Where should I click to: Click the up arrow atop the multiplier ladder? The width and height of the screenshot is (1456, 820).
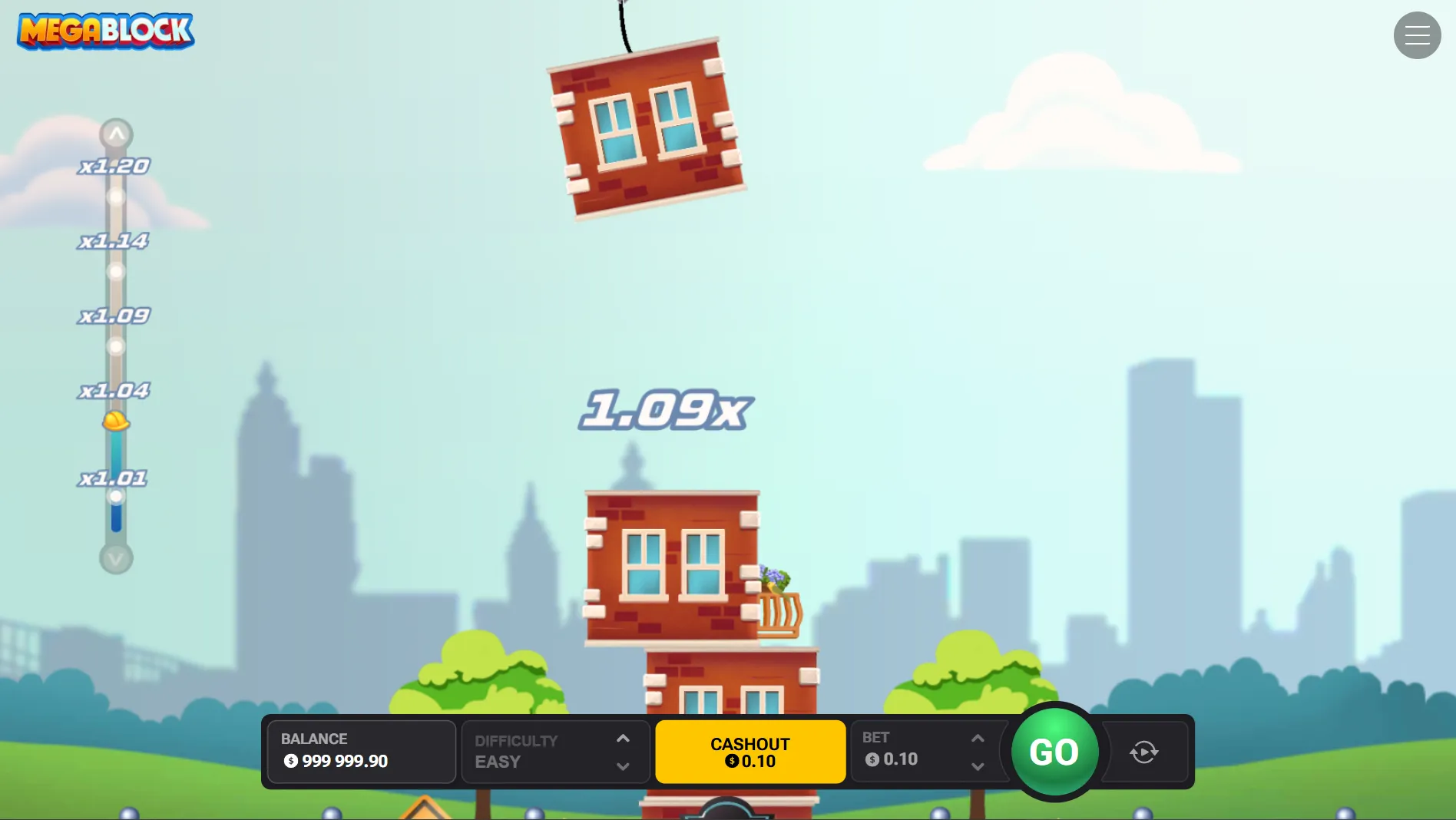pyautogui.click(x=116, y=134)
